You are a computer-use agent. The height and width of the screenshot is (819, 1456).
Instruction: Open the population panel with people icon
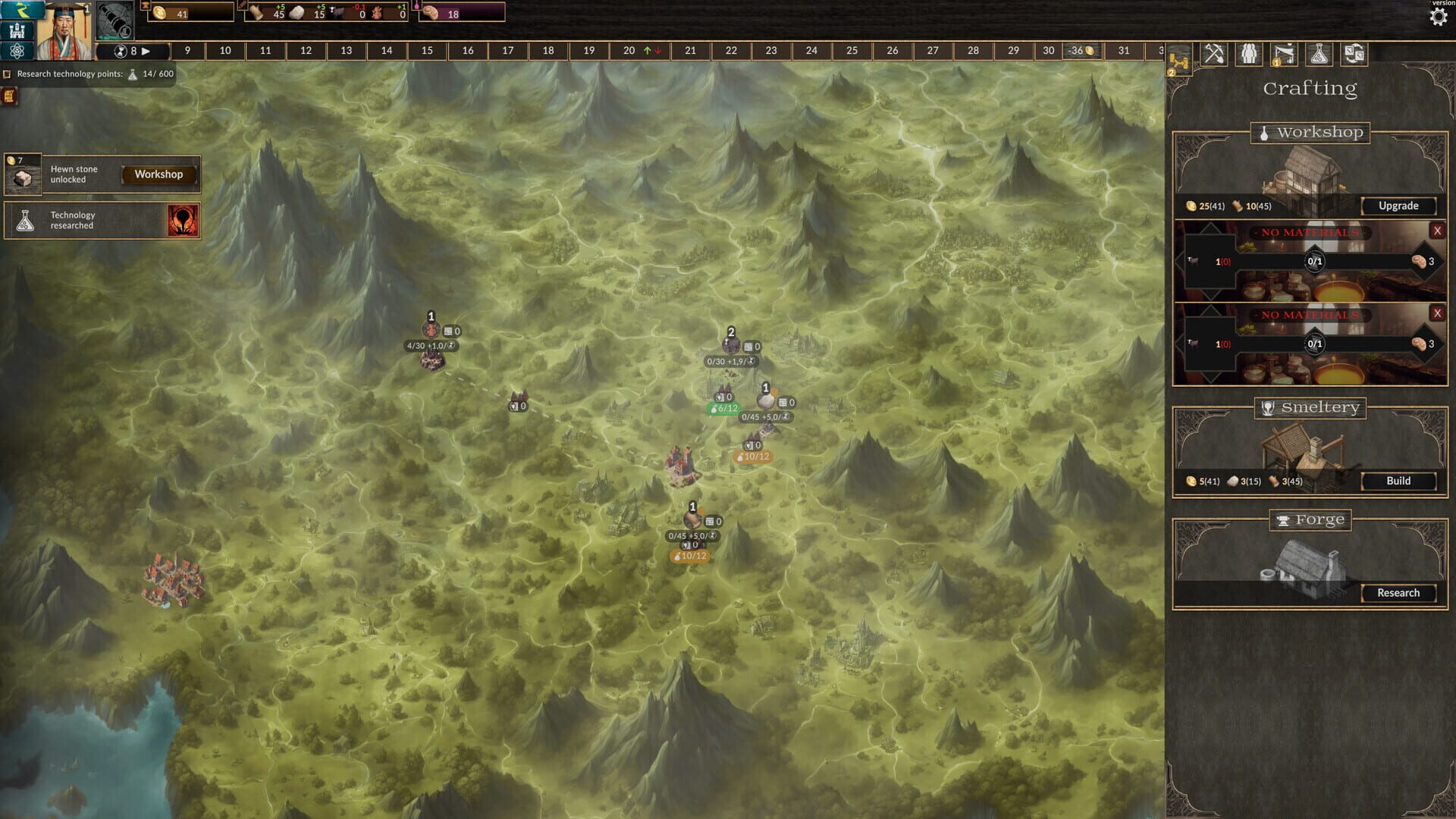[1247, 55]
